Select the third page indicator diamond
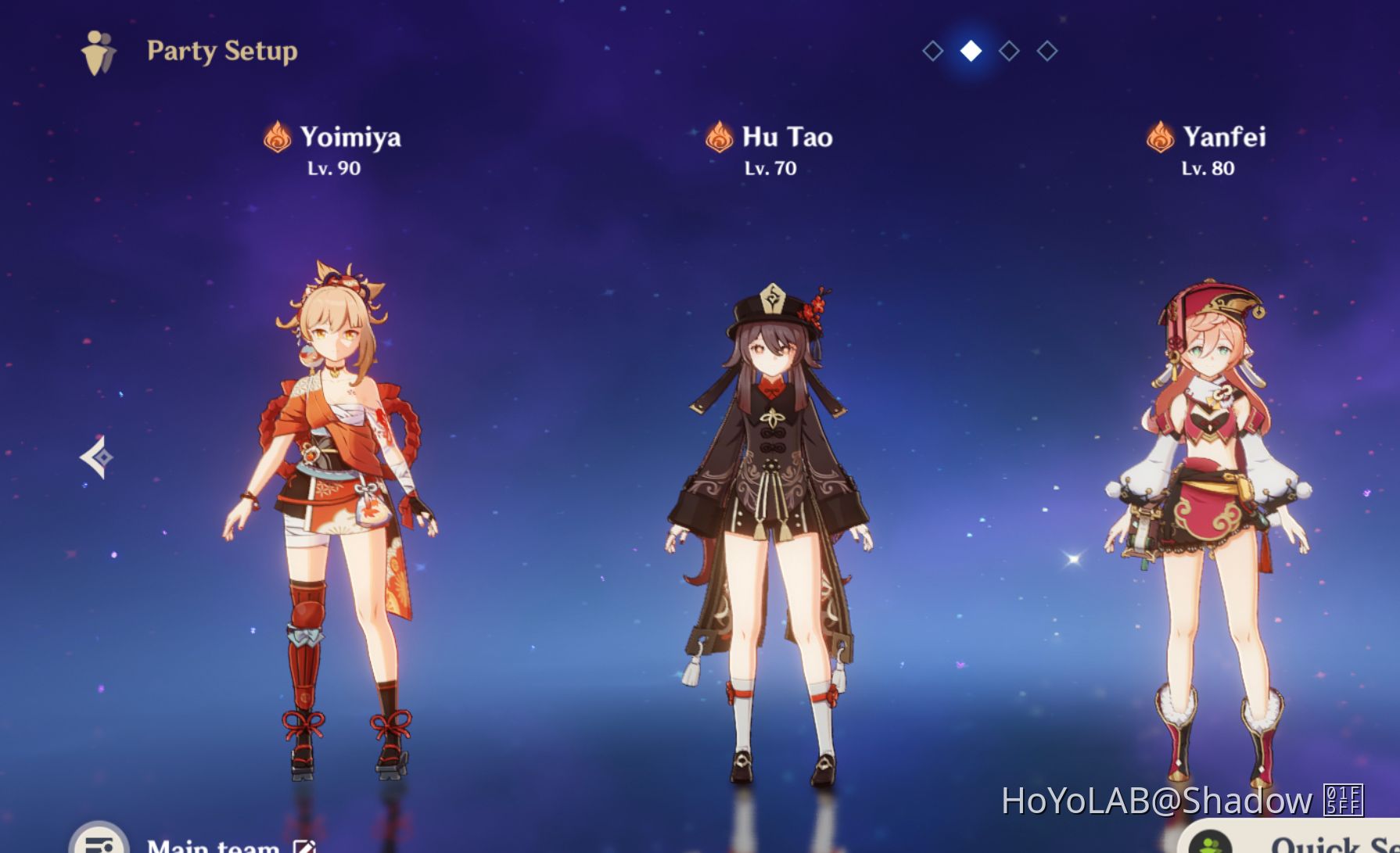Viewport: 1400px width, 853px height. pos(1008,52)
